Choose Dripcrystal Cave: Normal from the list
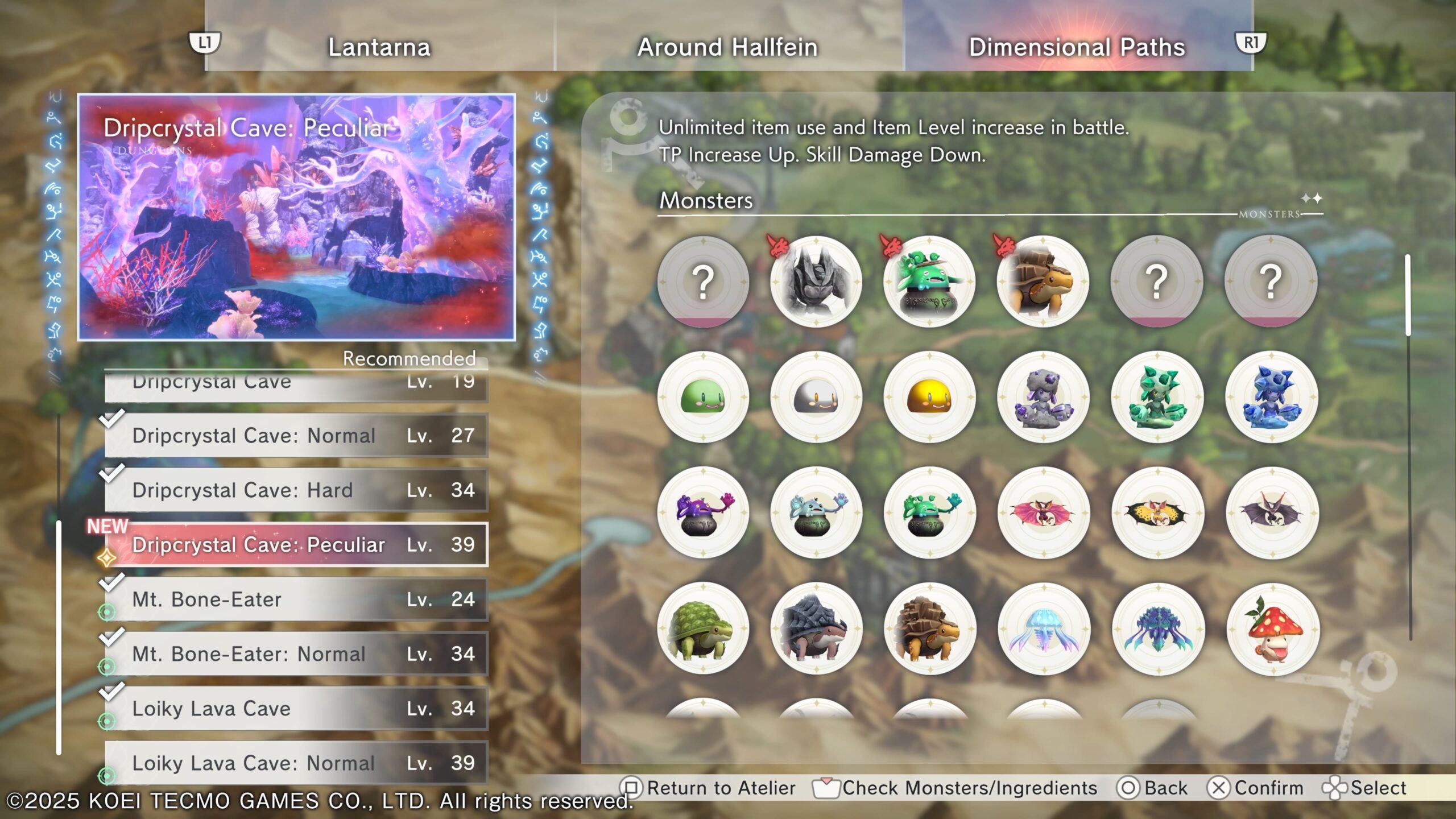Viewport: 1456px width, 819px height. (296, 436)
